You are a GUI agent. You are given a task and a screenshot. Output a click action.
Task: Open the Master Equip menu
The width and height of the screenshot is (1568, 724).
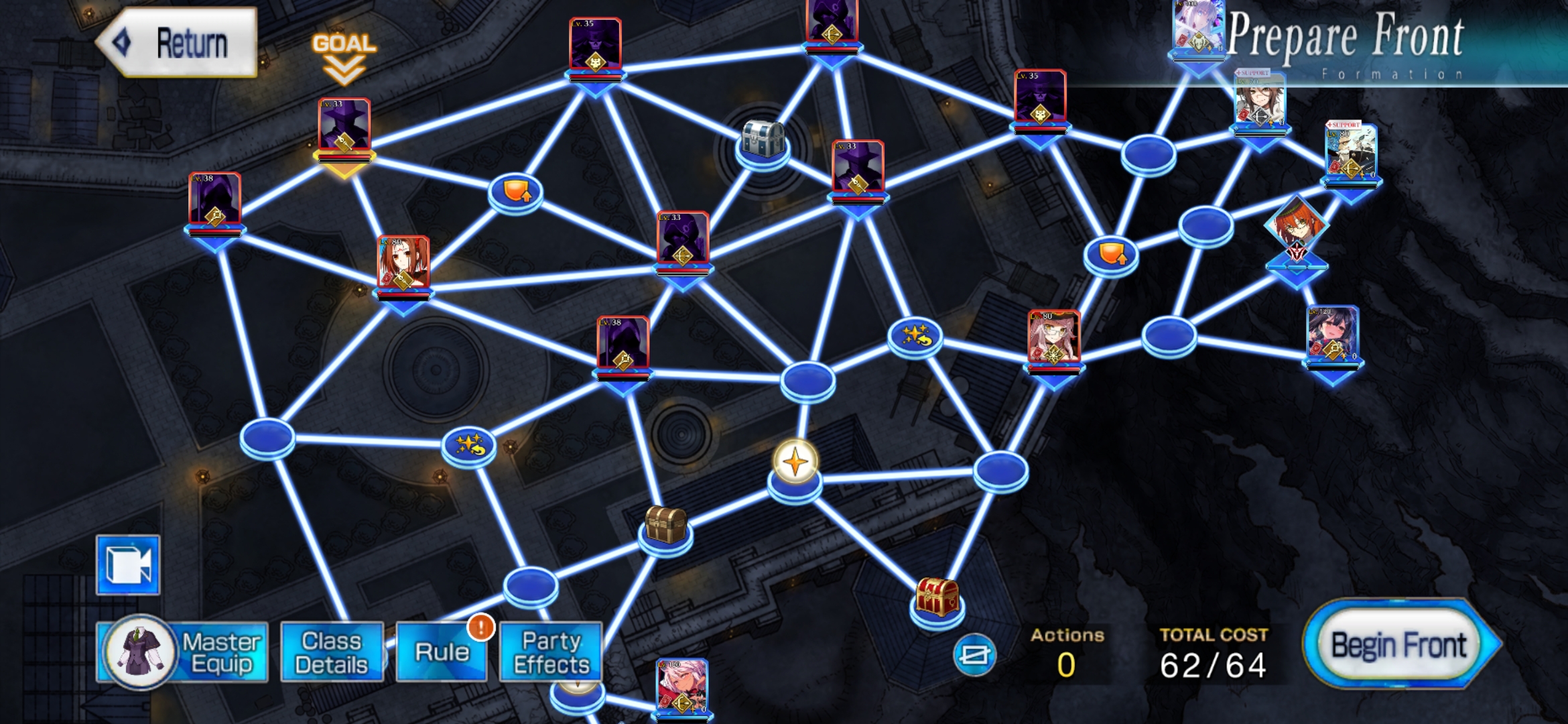click(x=182, y=652)
